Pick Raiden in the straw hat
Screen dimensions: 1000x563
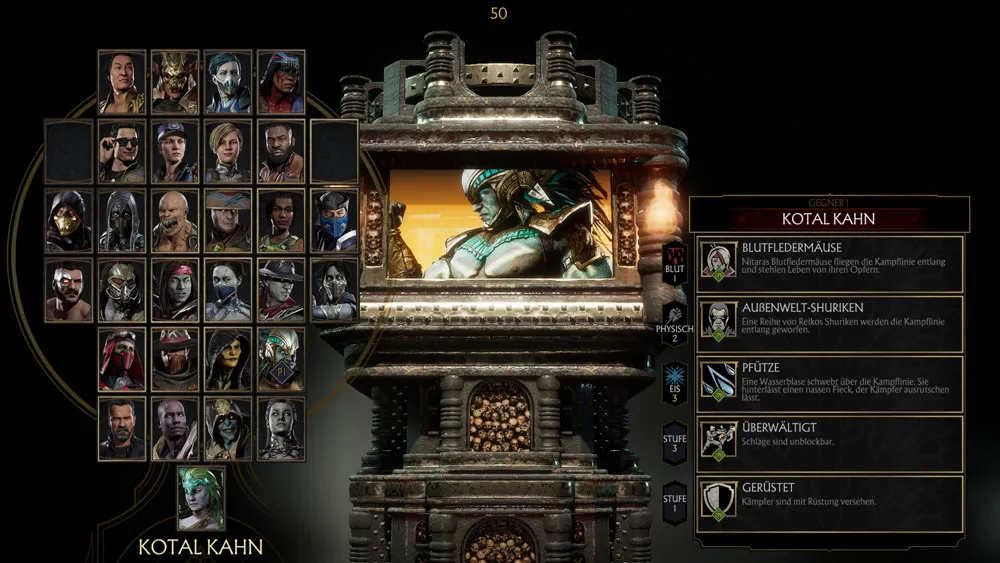pyautogui.click(x=228, y=221)
